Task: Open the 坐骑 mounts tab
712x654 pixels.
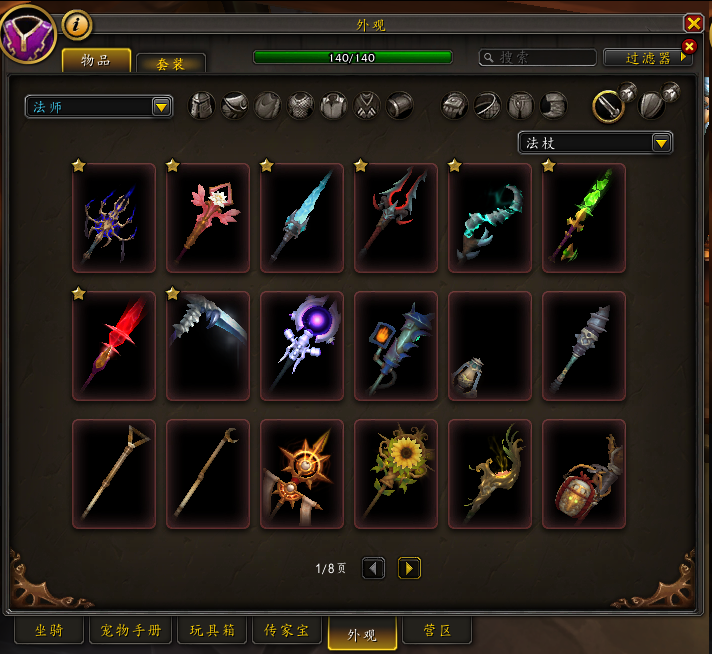Action: (49, 631)
